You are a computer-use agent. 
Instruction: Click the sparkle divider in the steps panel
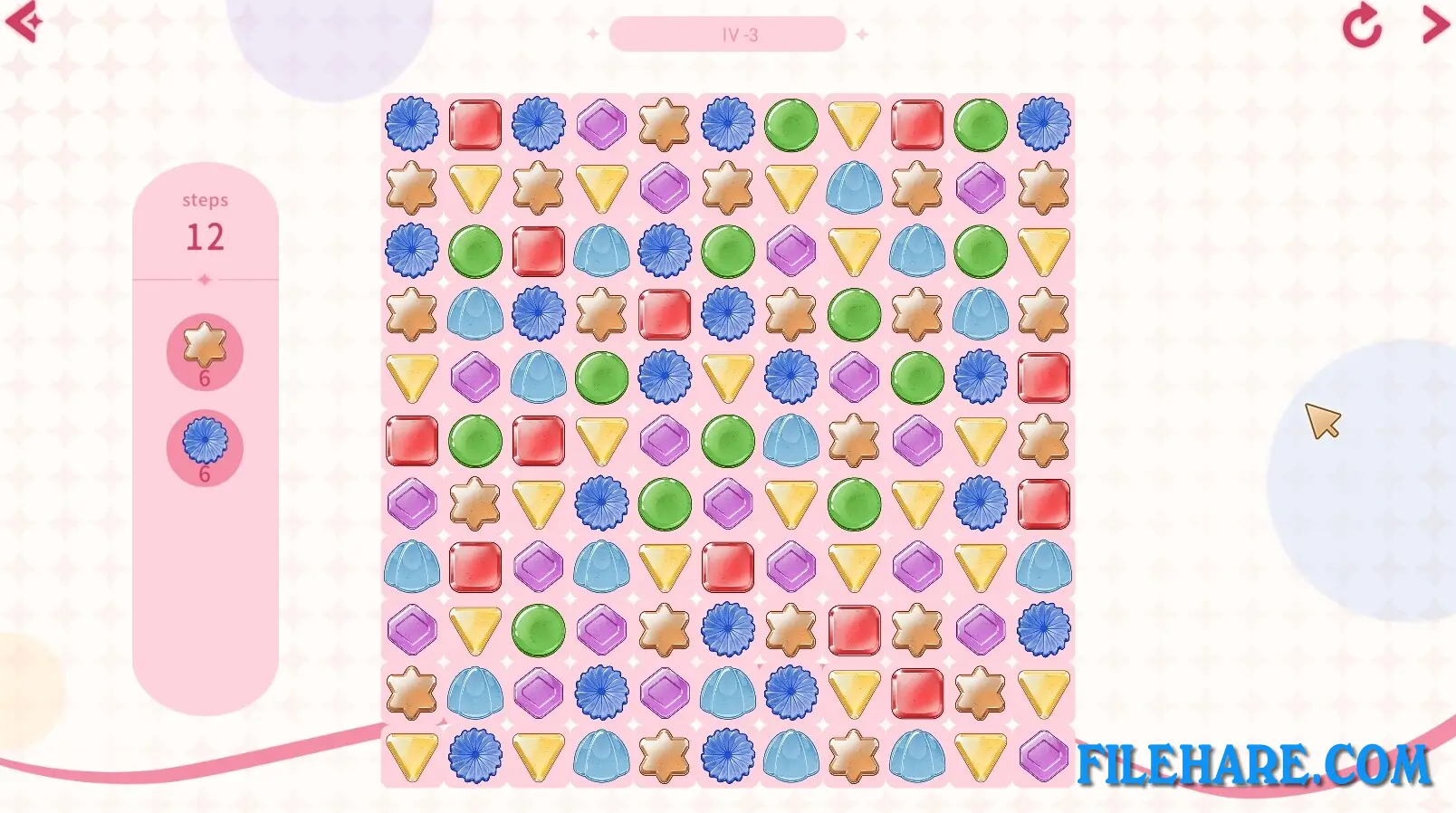point(206,280)
